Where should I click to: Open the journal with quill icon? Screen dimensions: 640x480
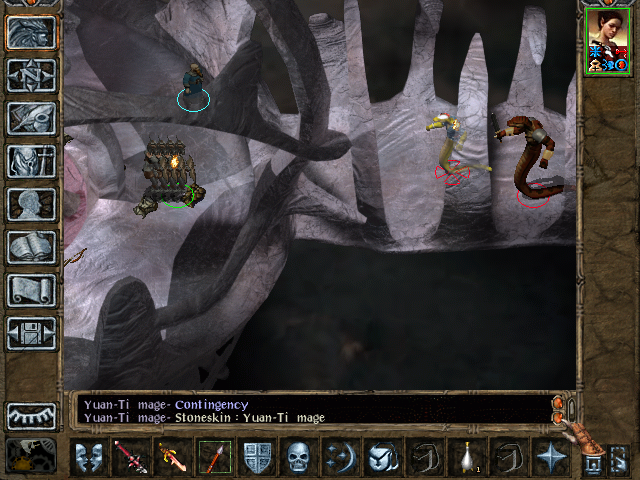(x=31, y=119)
